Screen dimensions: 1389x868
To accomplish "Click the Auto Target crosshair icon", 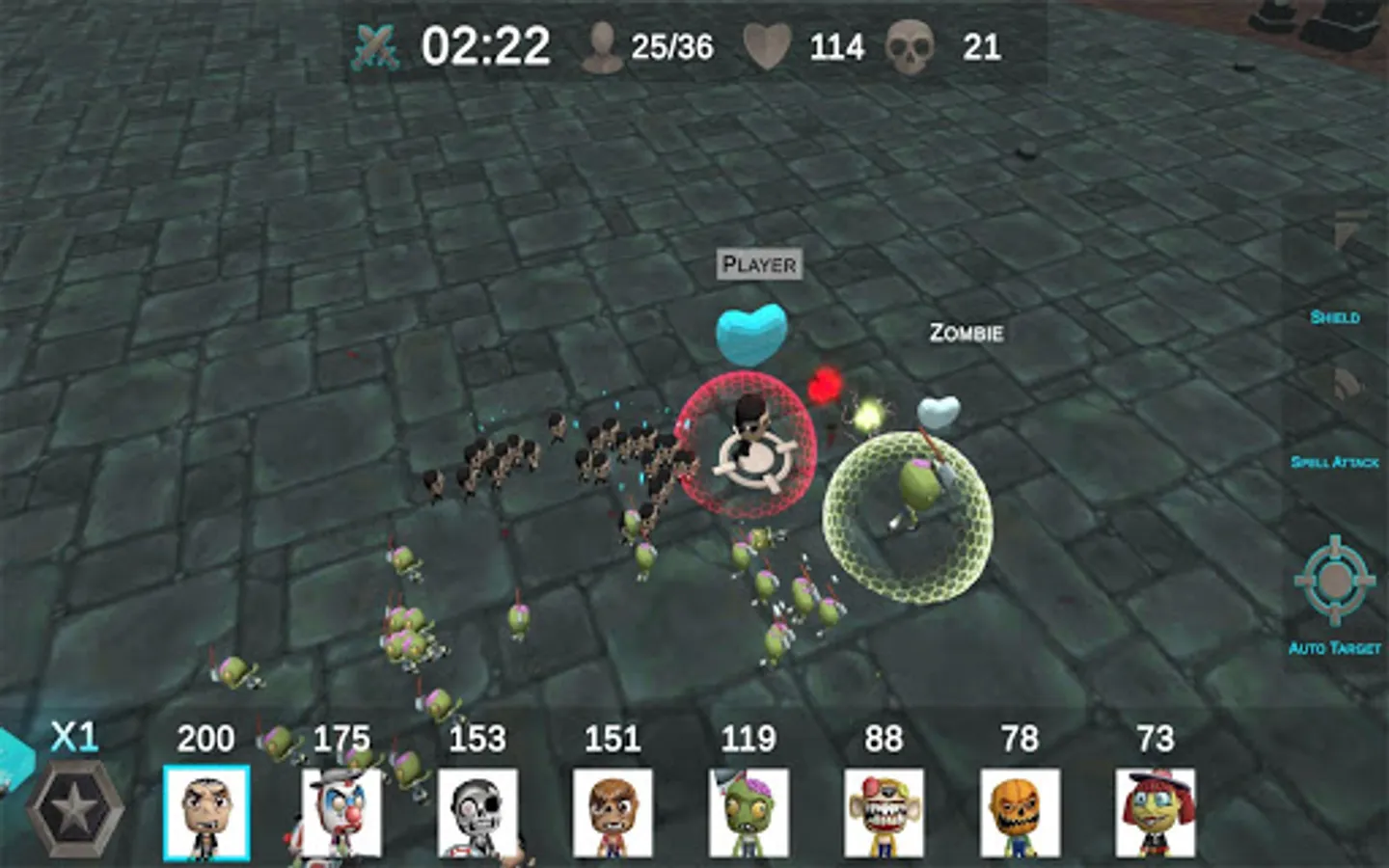I will coord(1336,579).
